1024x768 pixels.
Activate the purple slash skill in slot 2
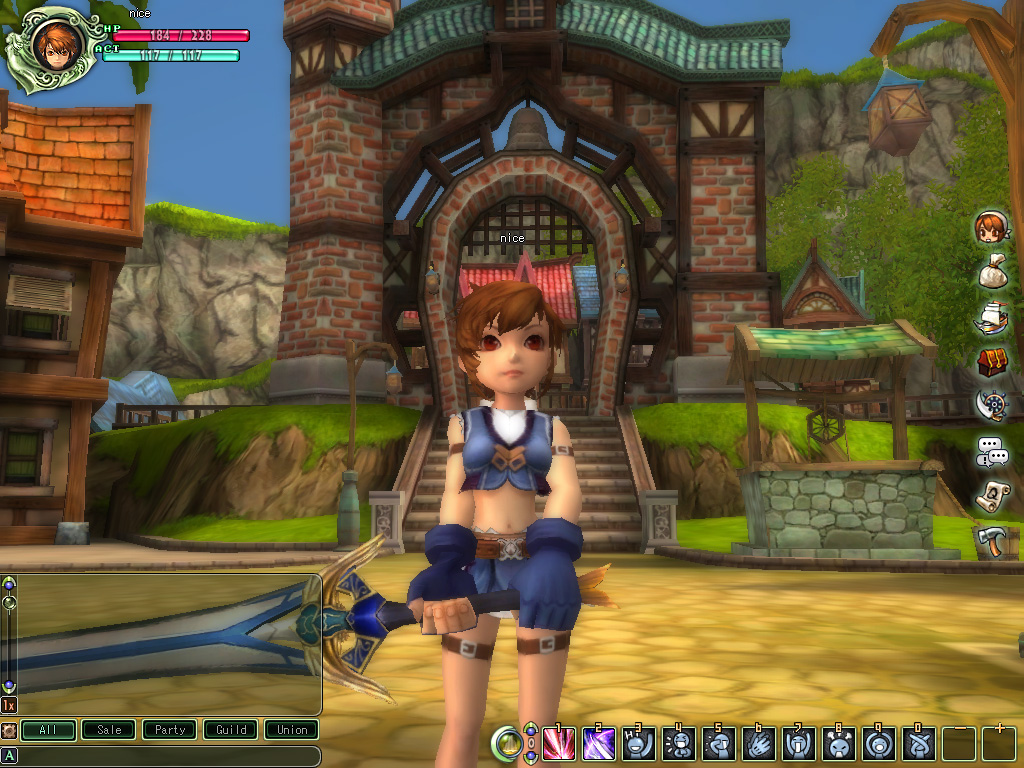598,744
